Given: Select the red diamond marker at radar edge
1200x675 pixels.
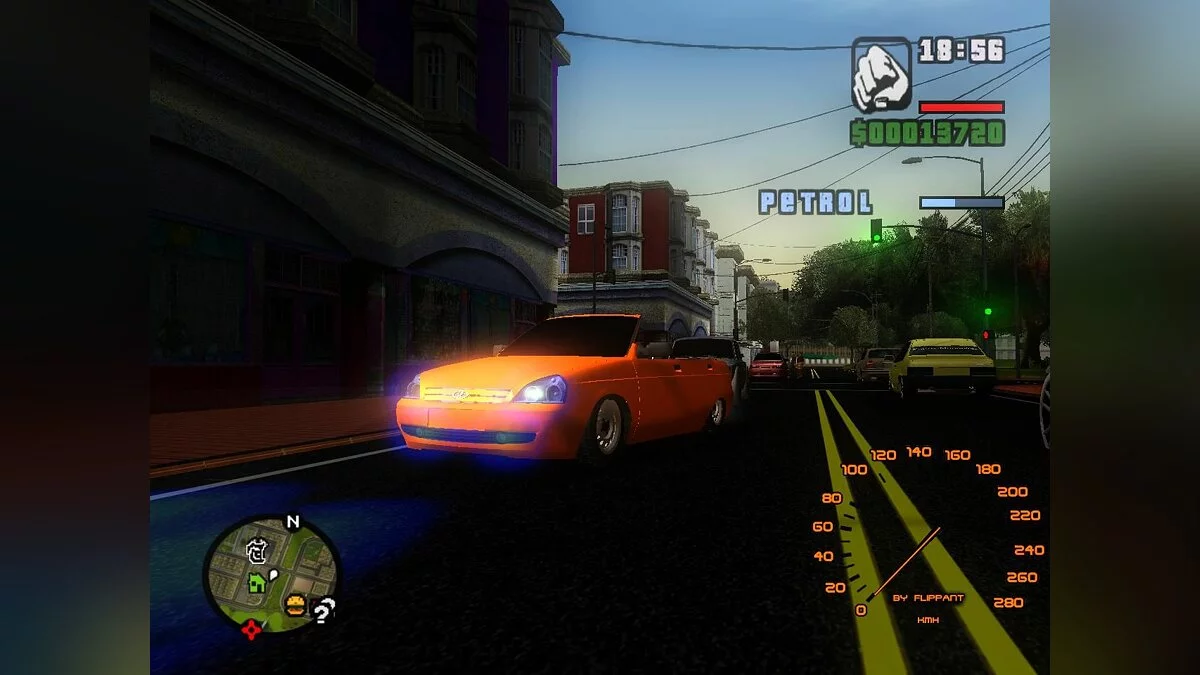Looking at the screenshot, I should [x=251, y=629].
